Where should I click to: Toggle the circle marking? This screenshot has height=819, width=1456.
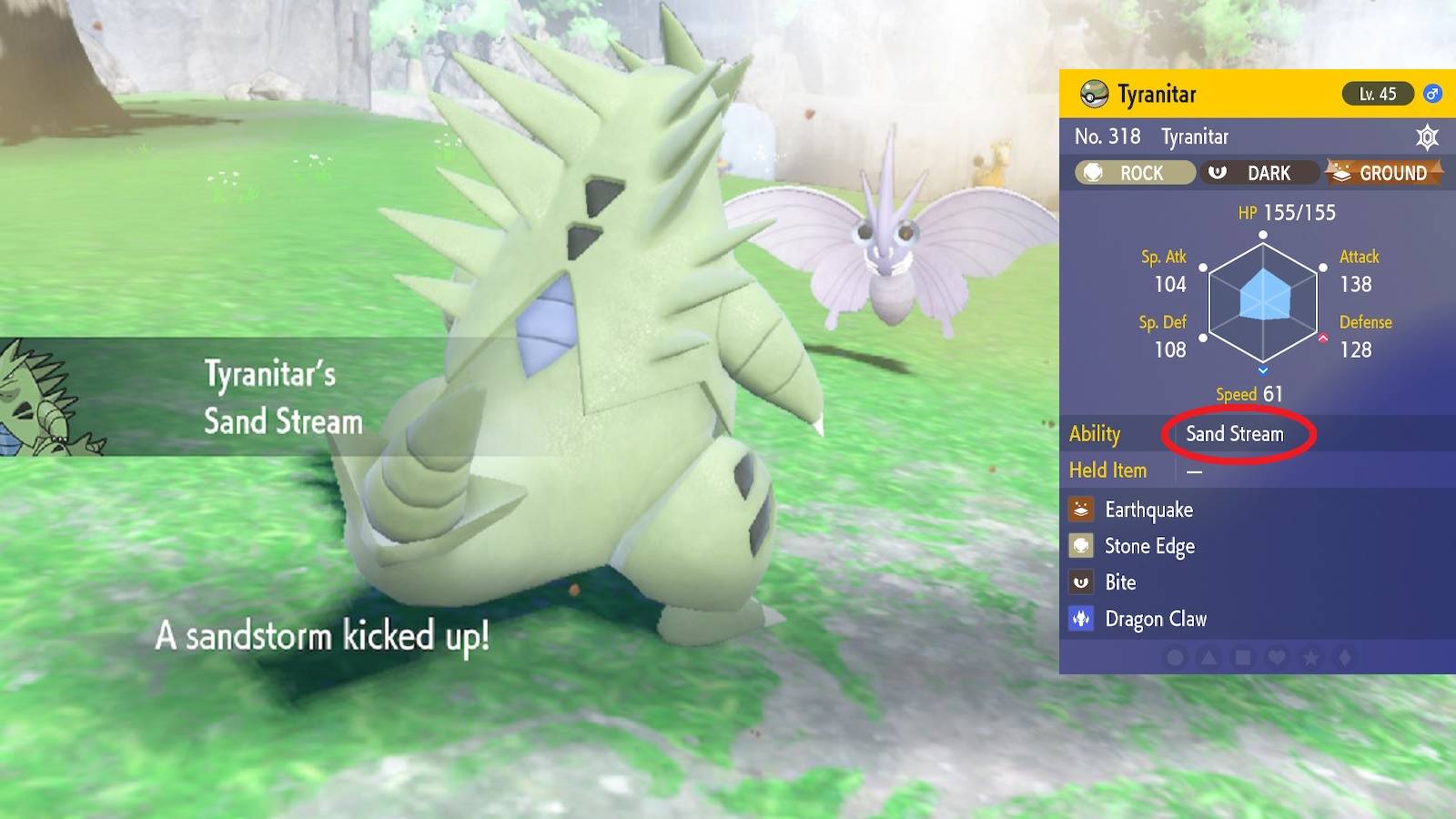pos(1176,656)
